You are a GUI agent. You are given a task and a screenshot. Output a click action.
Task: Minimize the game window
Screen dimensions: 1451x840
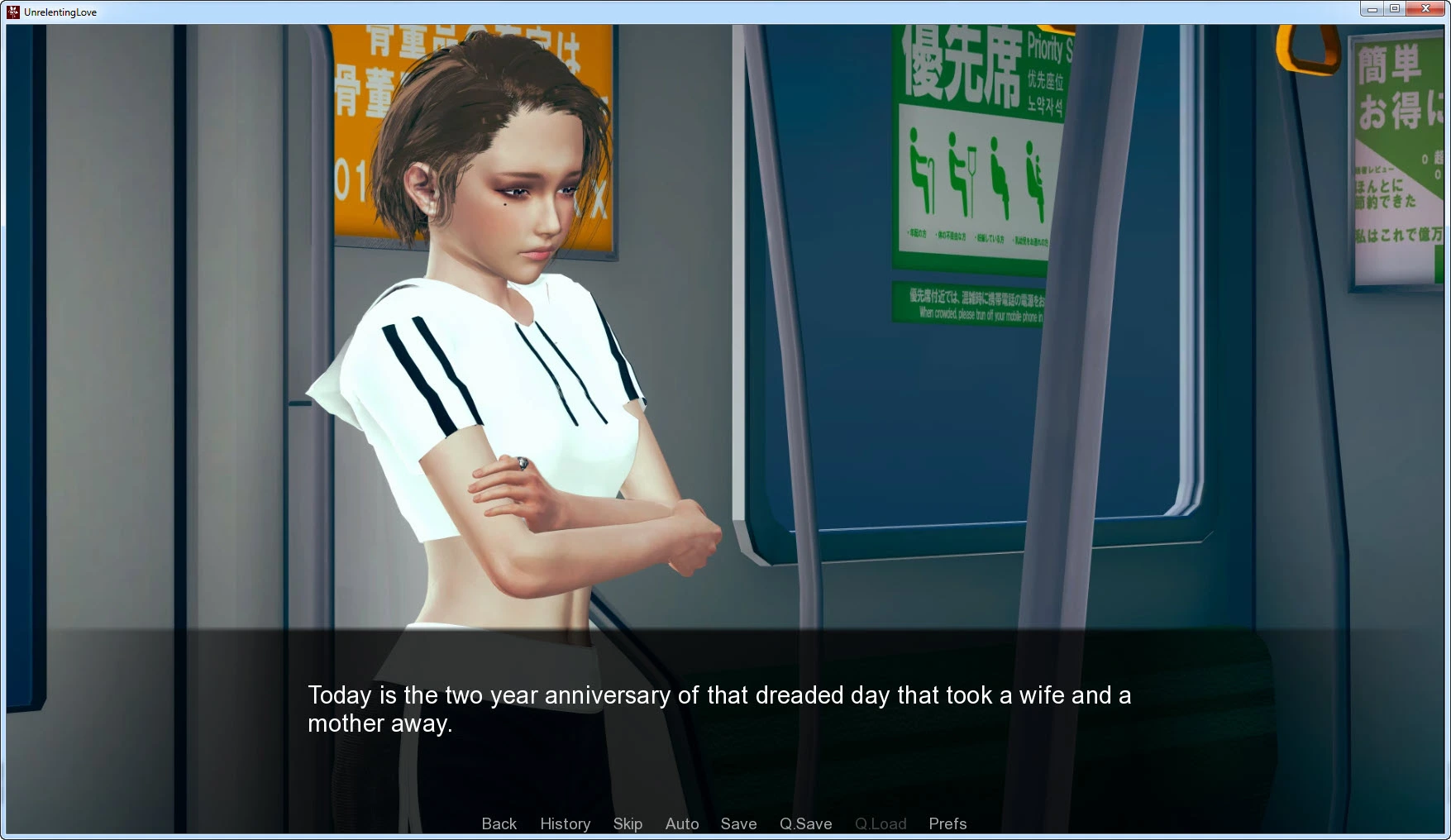pos(1372,9)
